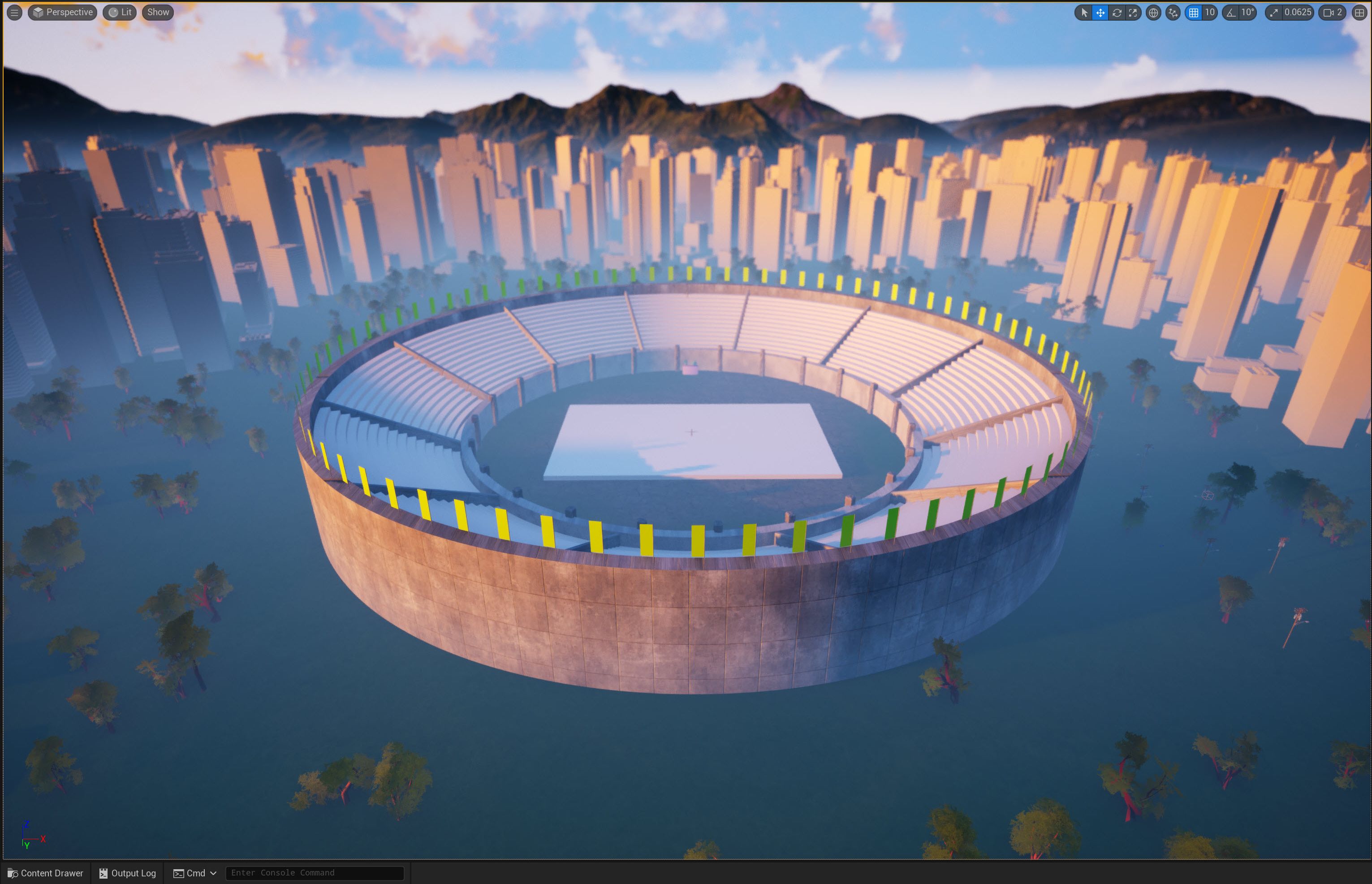
Task: Open the 0.0625 scale snap value menu
Action: 1297,12
